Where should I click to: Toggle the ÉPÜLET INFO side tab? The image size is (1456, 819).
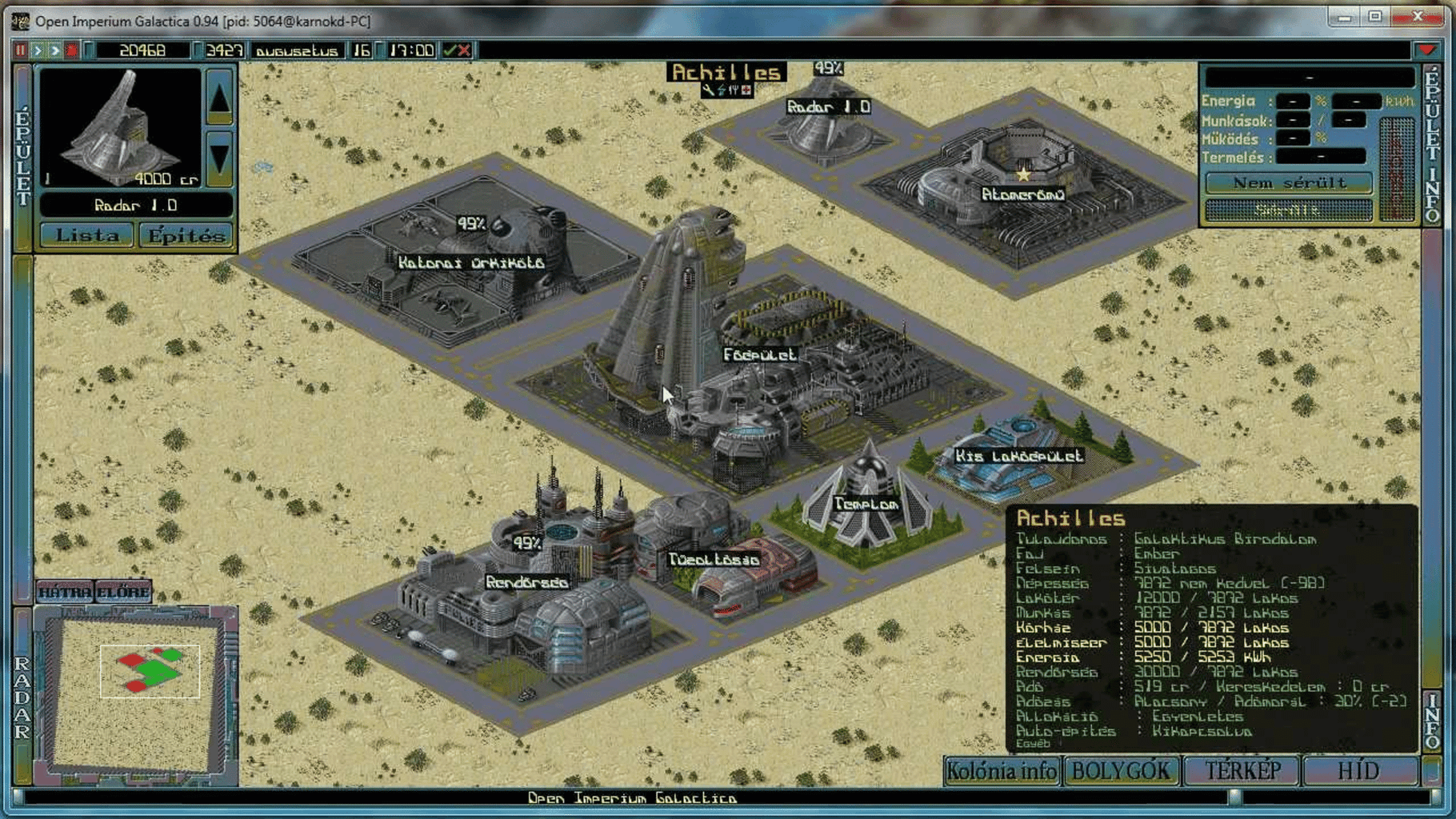coord(1431,144)
